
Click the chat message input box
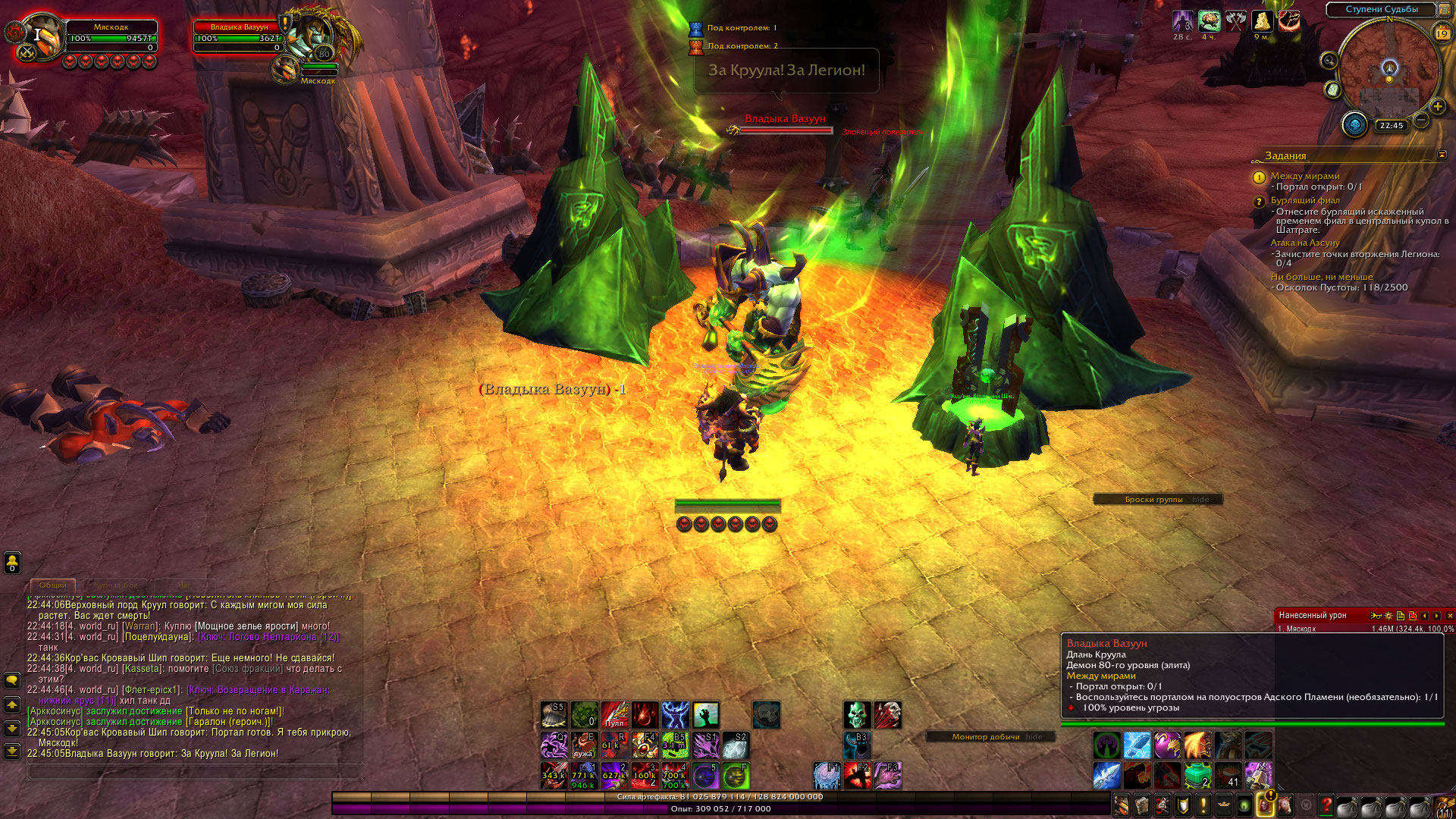(193, 772)
